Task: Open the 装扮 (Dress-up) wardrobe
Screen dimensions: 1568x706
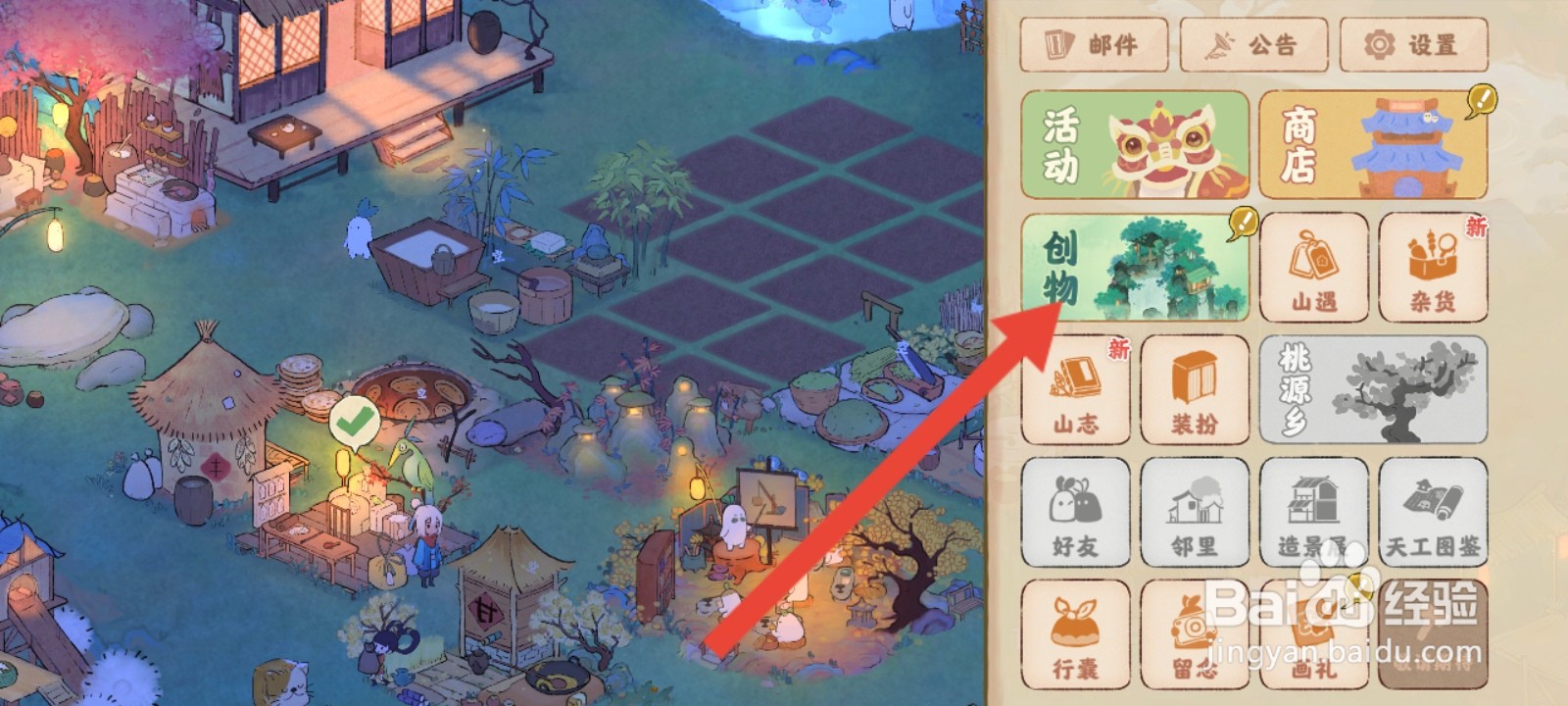Action: point(1196,389)
